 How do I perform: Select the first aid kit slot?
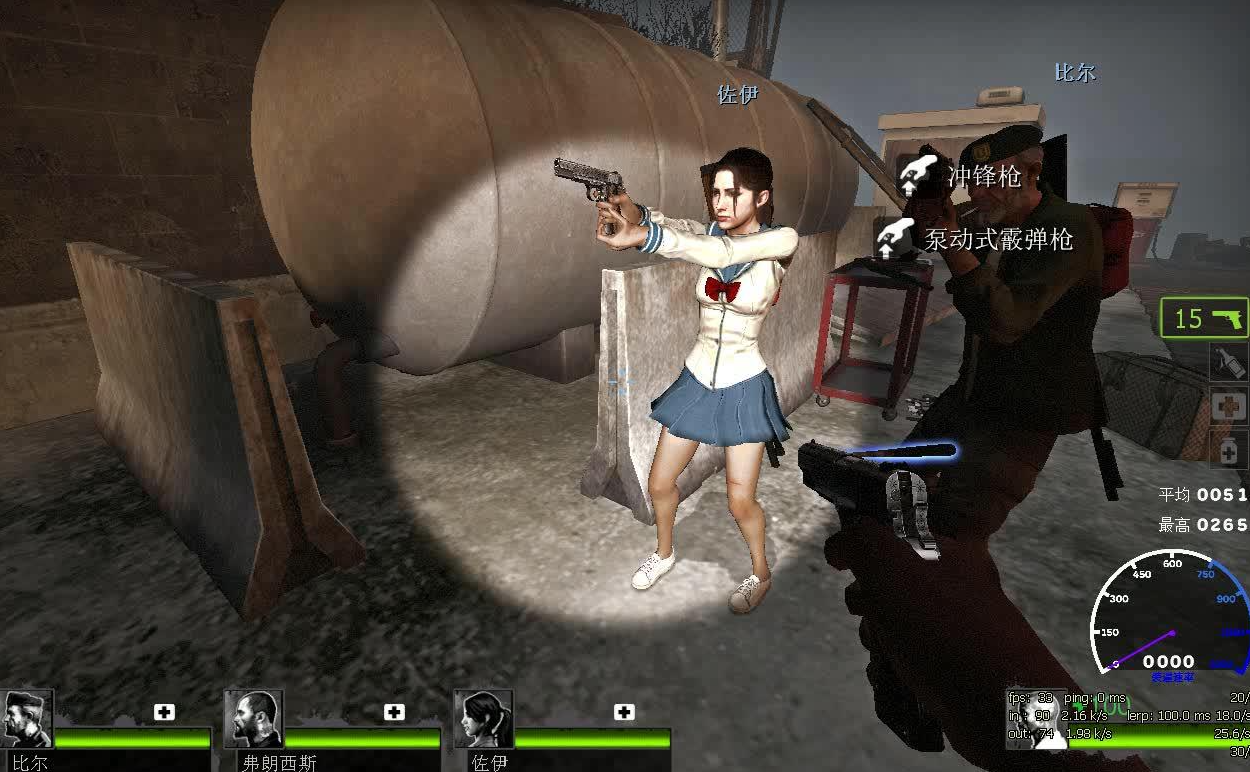tap(1228, 406)
